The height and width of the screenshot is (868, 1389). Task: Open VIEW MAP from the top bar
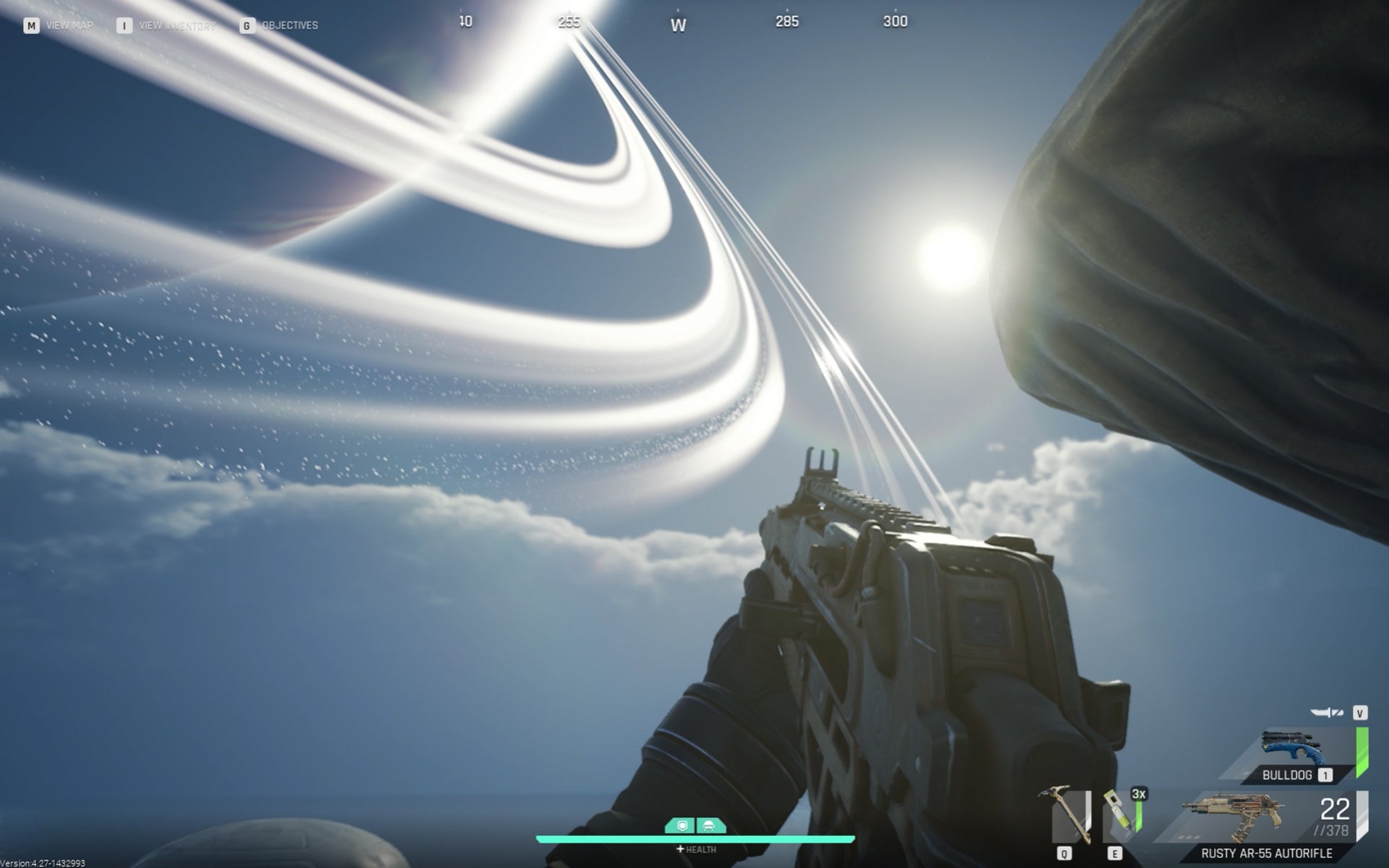[x=69, y=24]
